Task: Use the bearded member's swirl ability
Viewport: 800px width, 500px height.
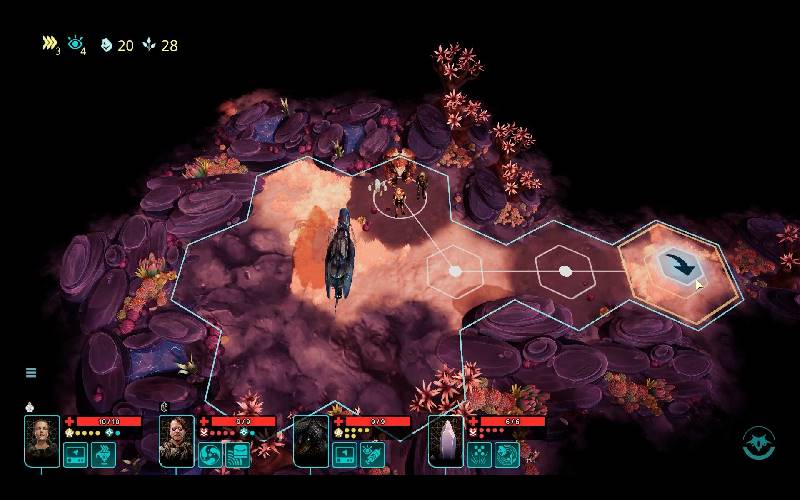Action: click(211, 455)
